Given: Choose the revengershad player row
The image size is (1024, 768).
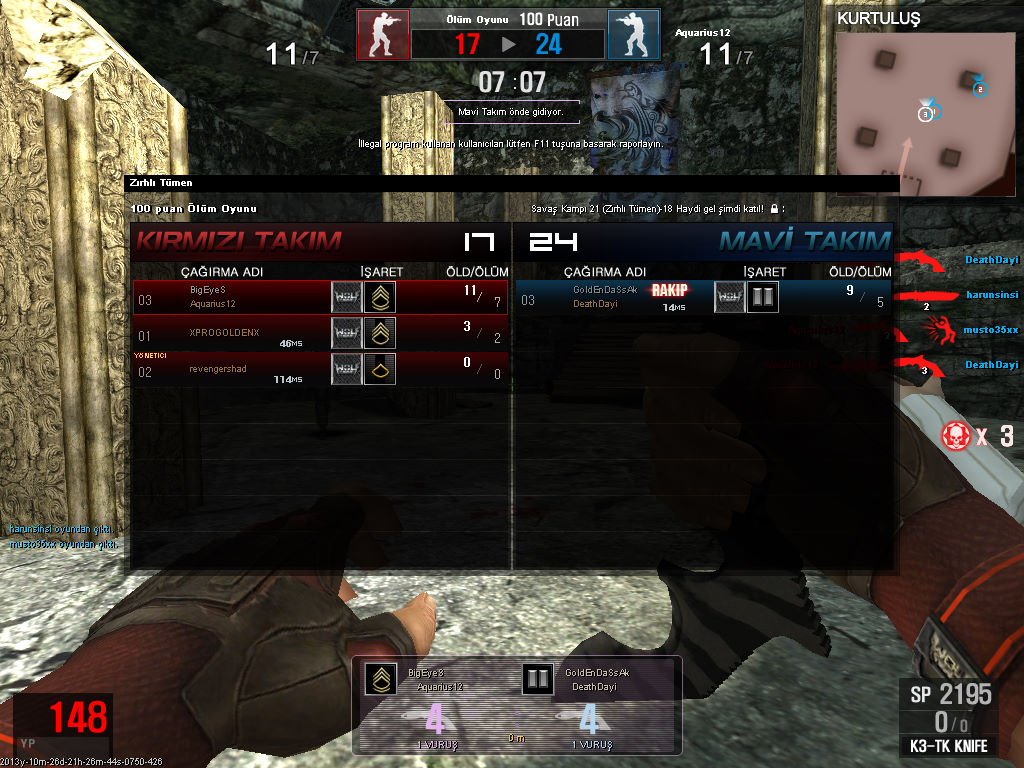Looking at the screenshot, I should (x=320, y=369).
